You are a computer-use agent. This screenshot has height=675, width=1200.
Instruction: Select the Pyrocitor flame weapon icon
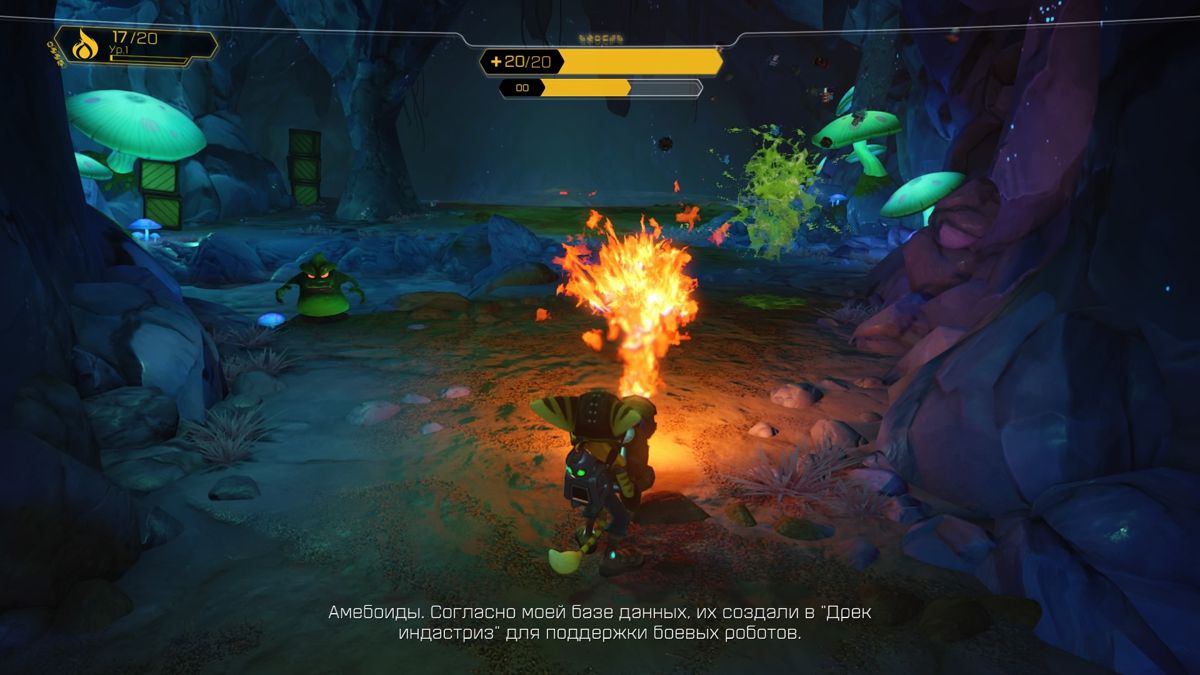click(x=85, y=45)
